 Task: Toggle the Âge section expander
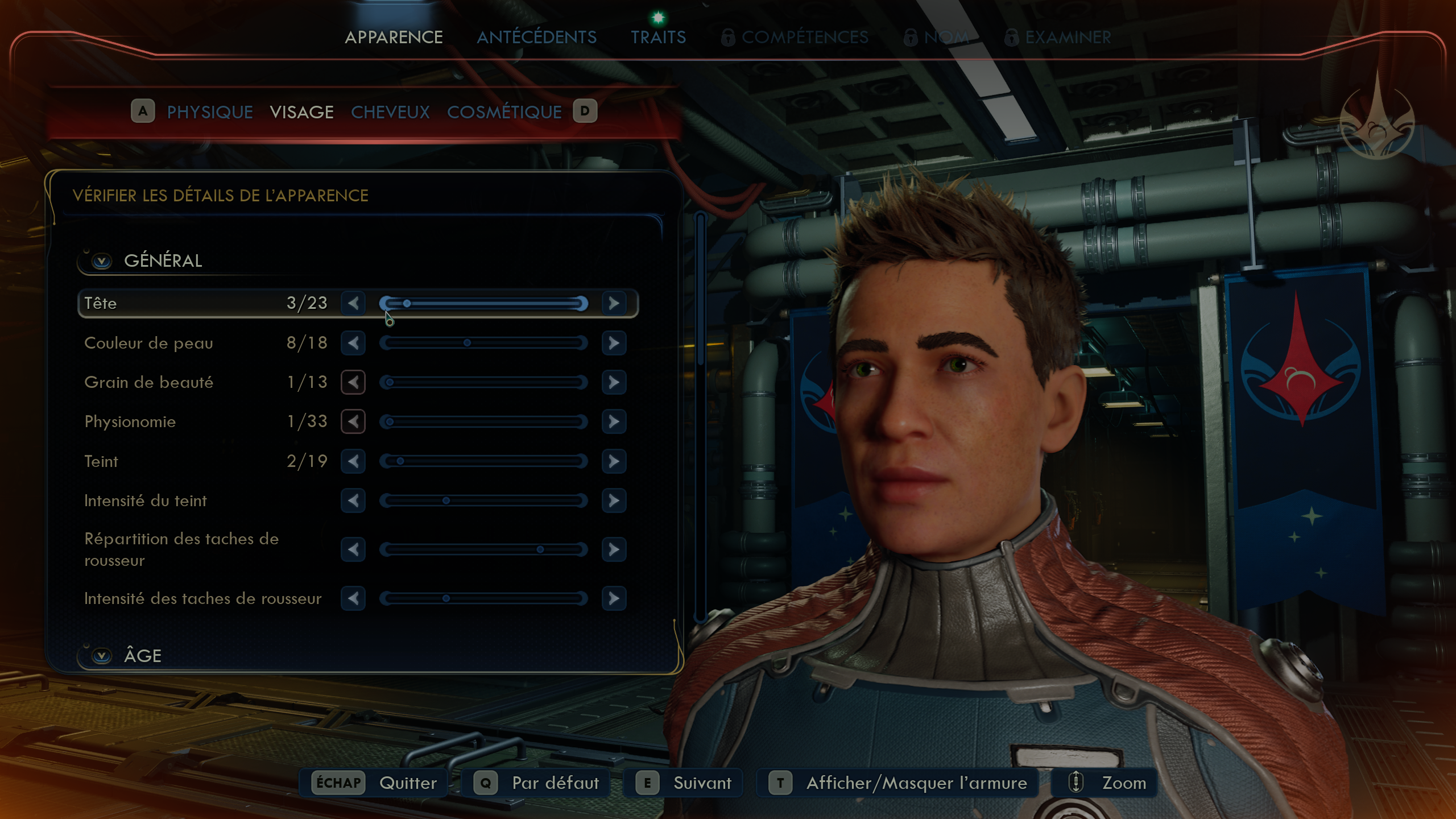click(x=102, y=656)
